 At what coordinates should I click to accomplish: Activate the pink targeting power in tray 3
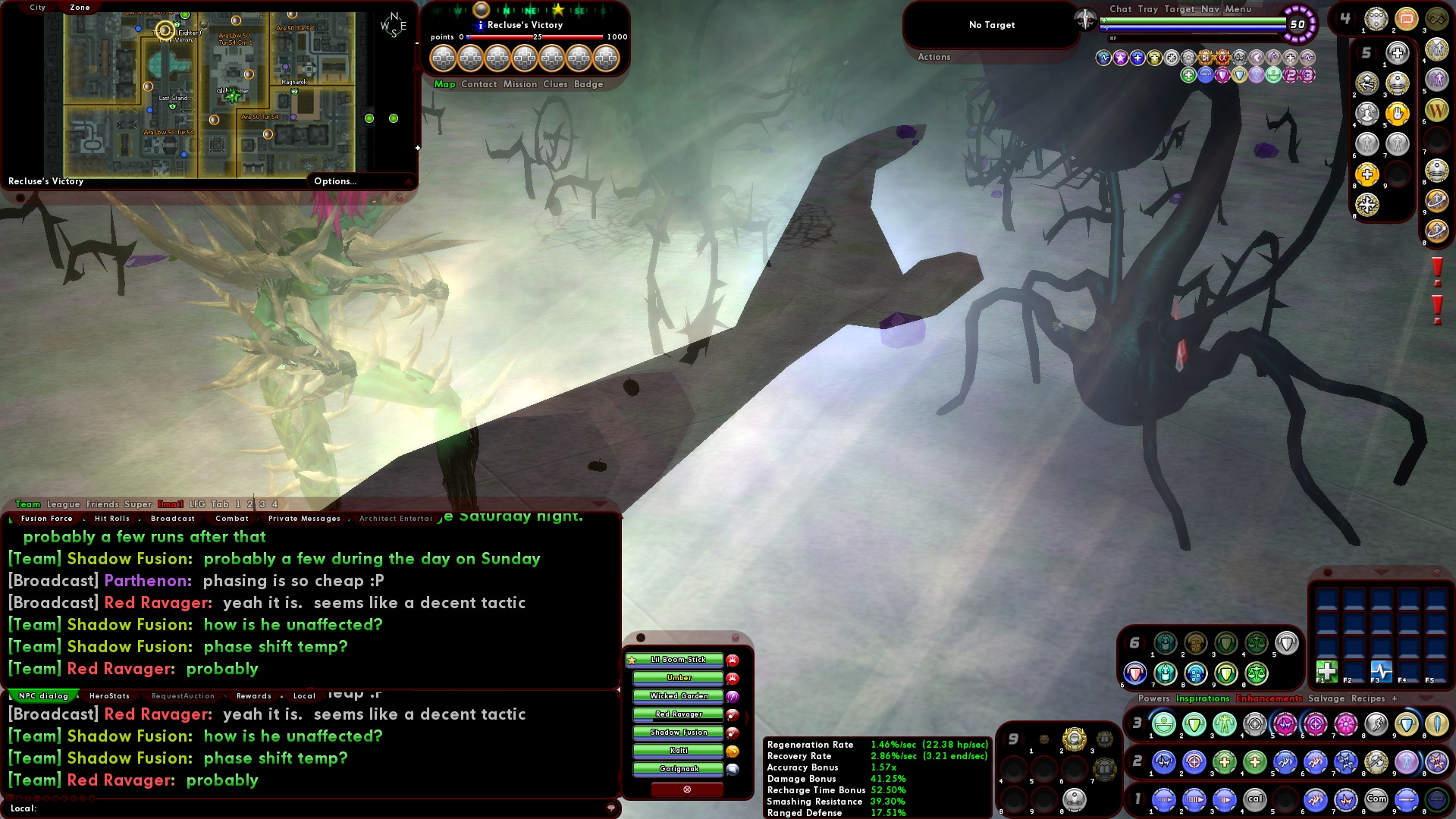pos(1315,725)
